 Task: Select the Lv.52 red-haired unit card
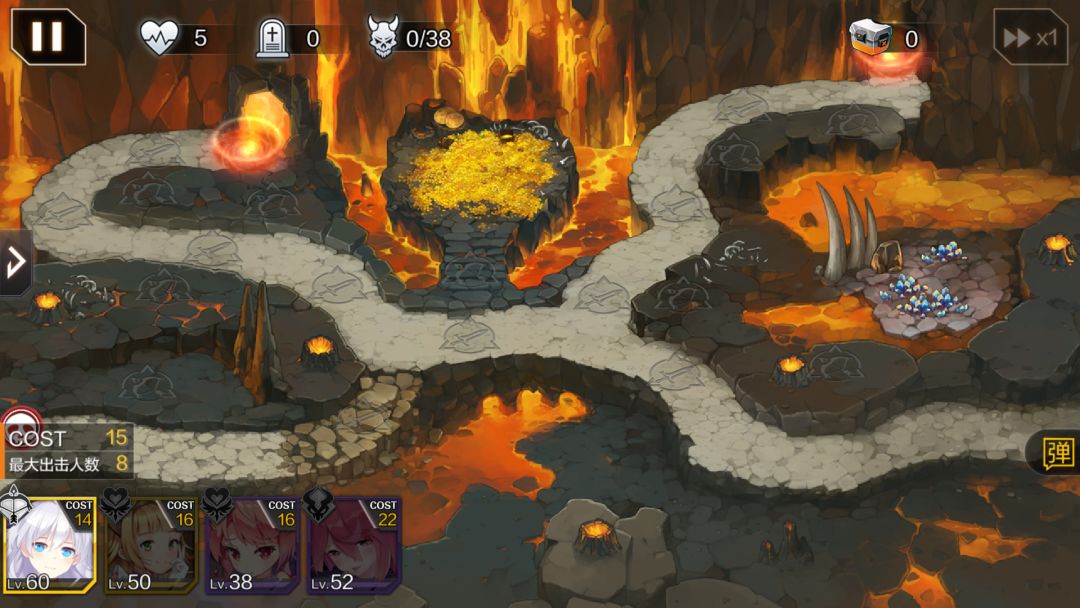tap(354, 545)
